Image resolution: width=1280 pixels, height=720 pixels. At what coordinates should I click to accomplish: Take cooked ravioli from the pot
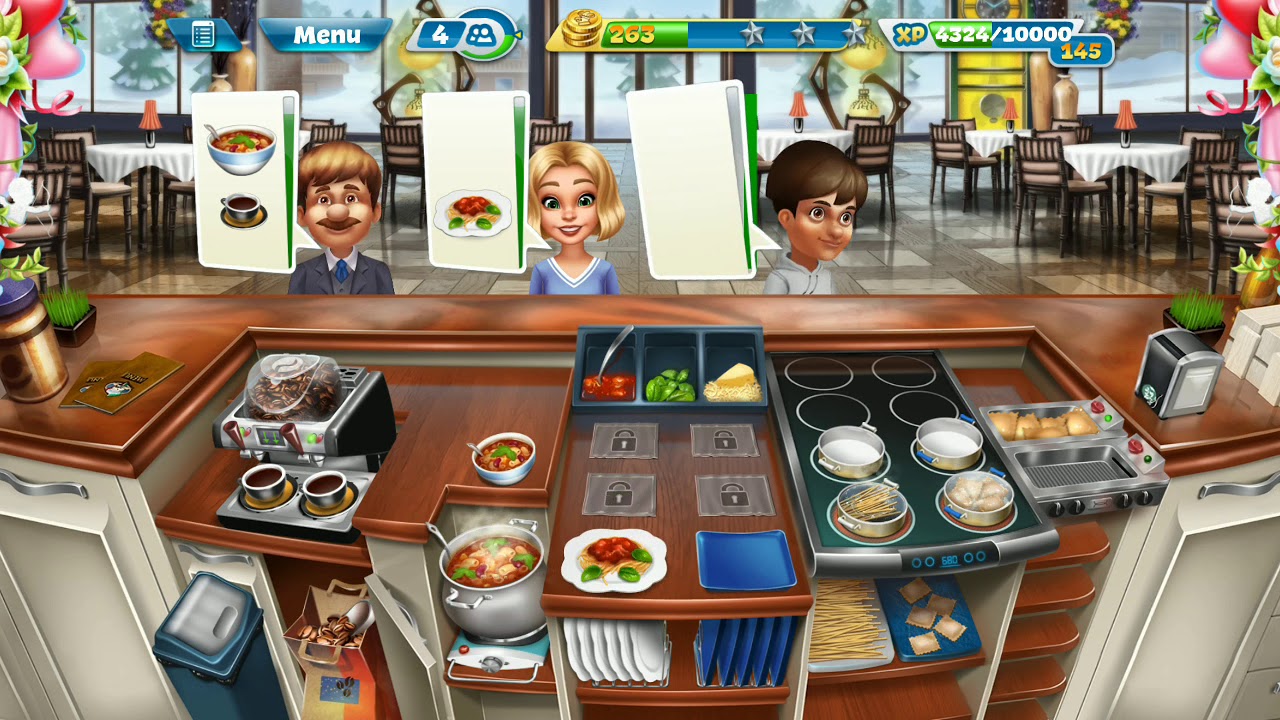click(976, 493)
